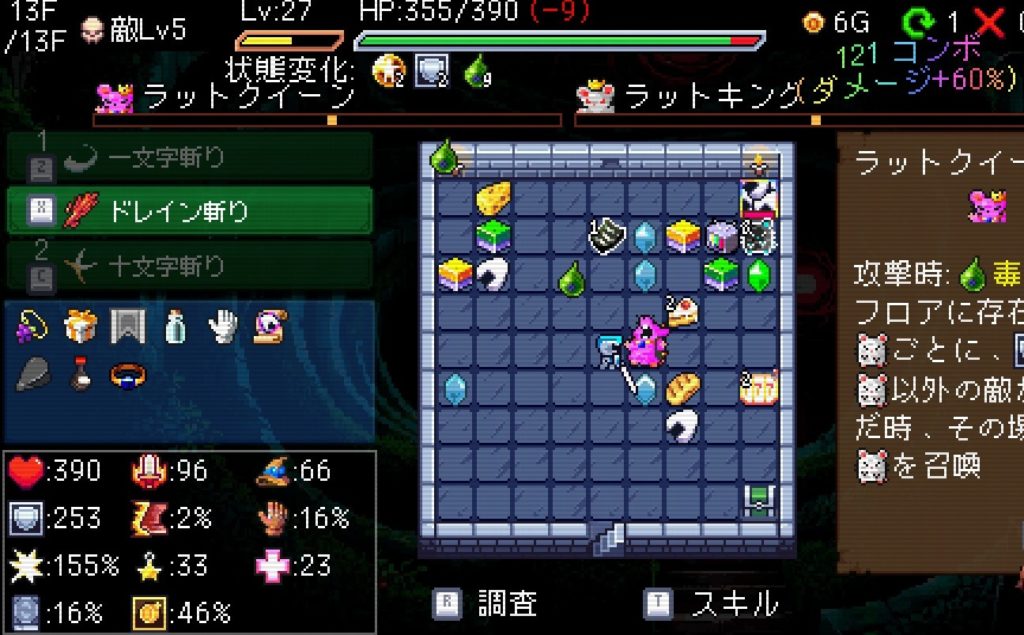Select the white glove item
1024x635 pixels.
223,325
